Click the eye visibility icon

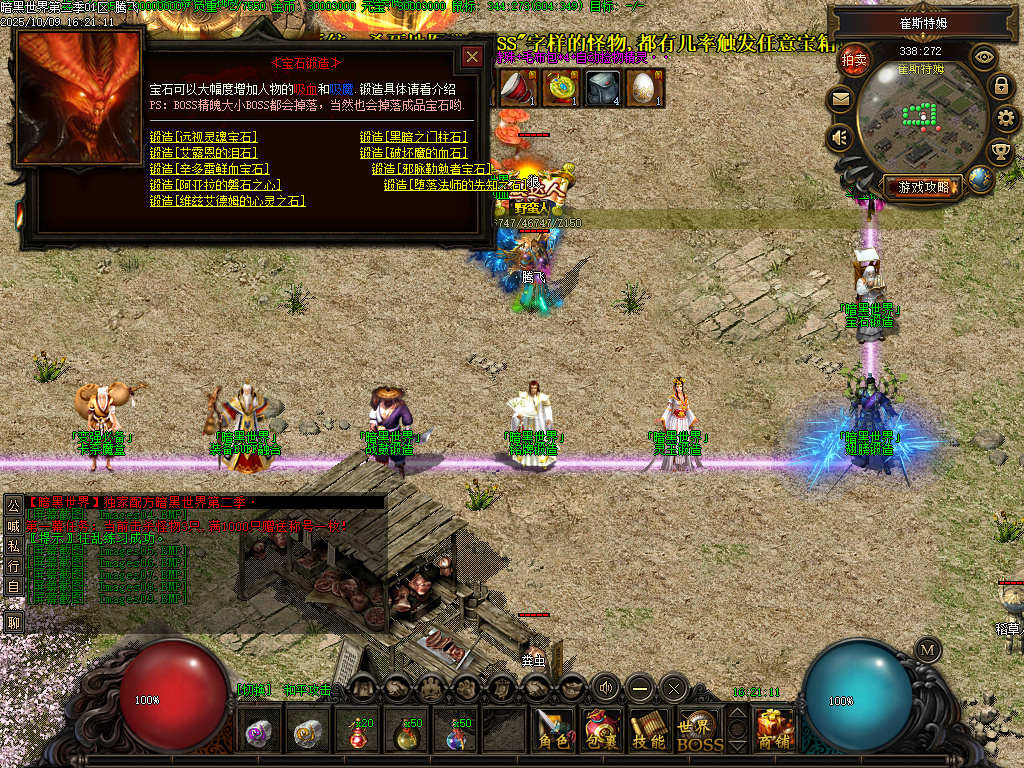984,57
